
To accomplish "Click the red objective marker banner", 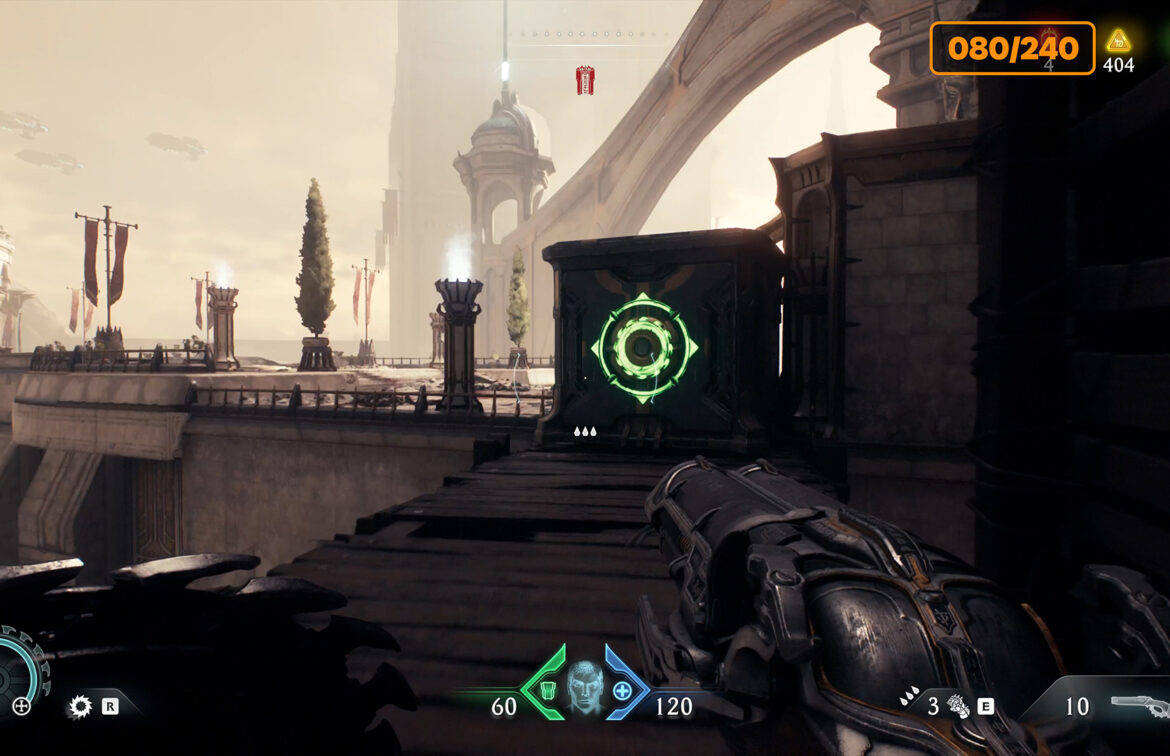I will pos(585,80).
